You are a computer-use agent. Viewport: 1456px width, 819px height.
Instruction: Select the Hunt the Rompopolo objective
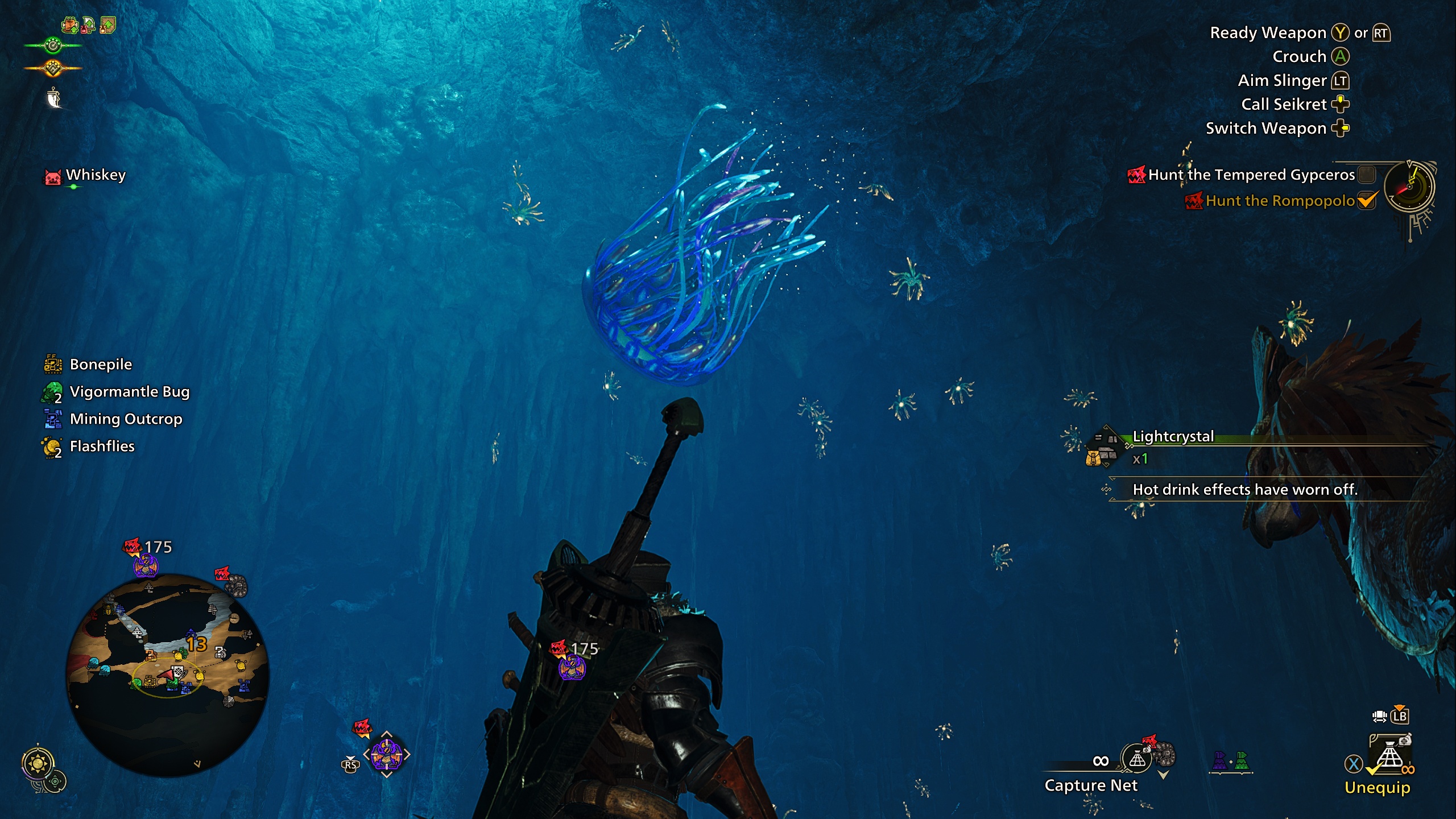(1280, 201)
